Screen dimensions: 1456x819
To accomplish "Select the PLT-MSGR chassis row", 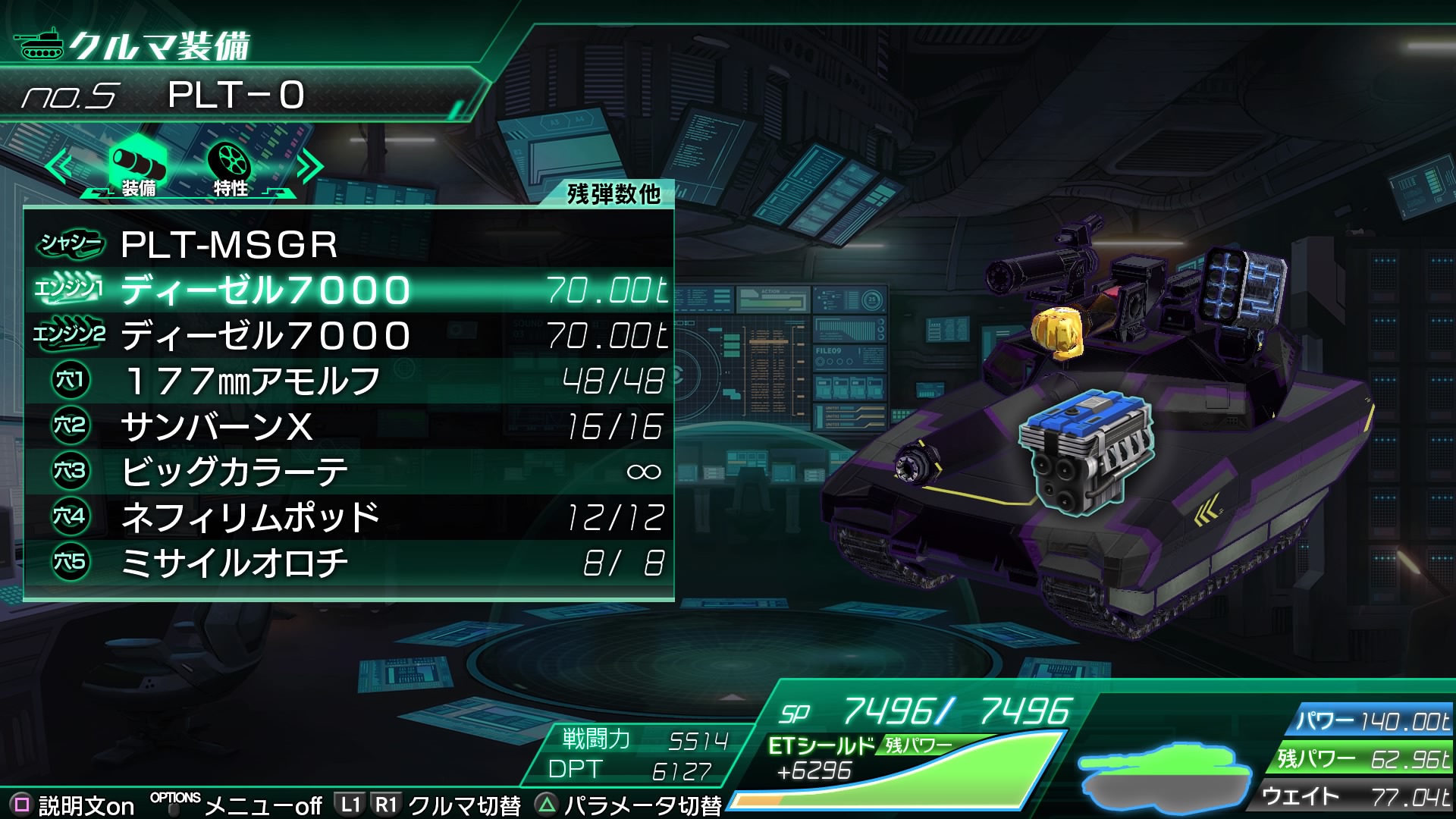I will 349,244.
